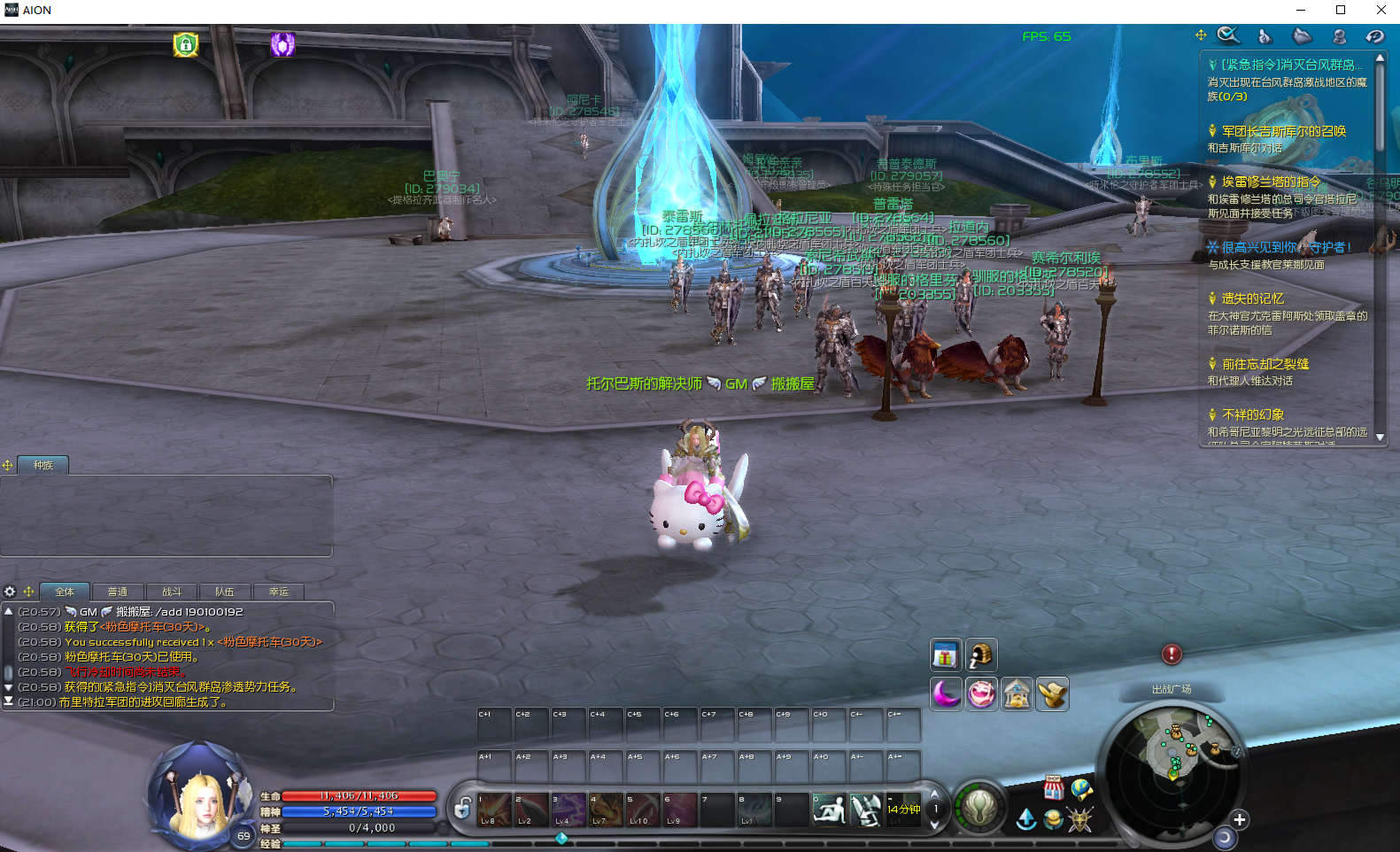Viewport: 1400px width, 852px height.
Task: Click the minimap zoom-in plus button
Action: click(1239, 819)
